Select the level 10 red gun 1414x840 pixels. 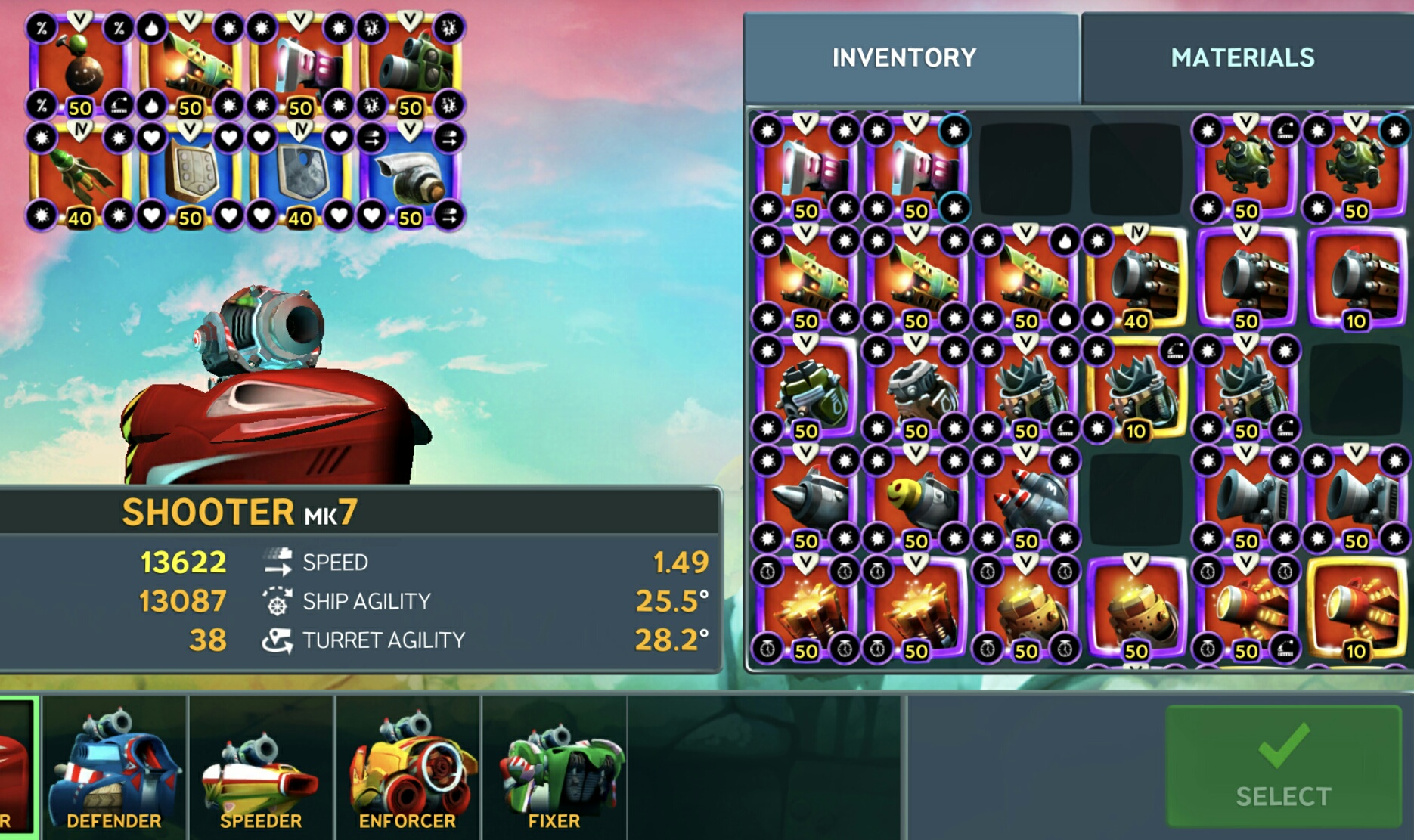tap(1356, 608)
